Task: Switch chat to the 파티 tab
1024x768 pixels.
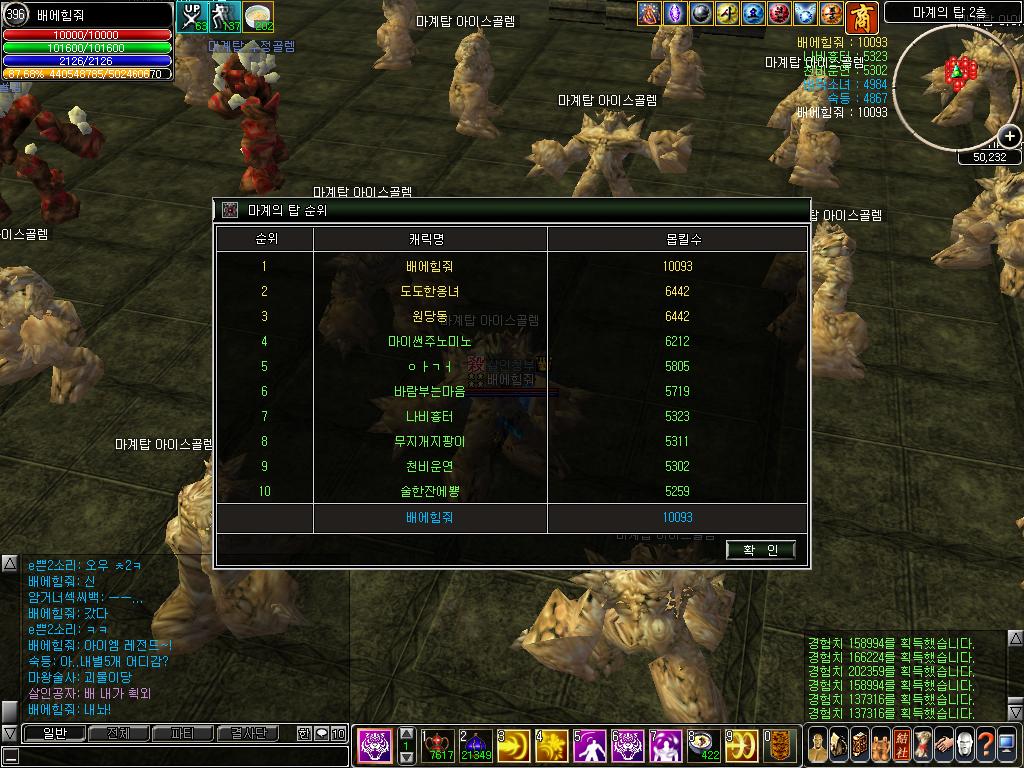Action: [x=183, y=734]
